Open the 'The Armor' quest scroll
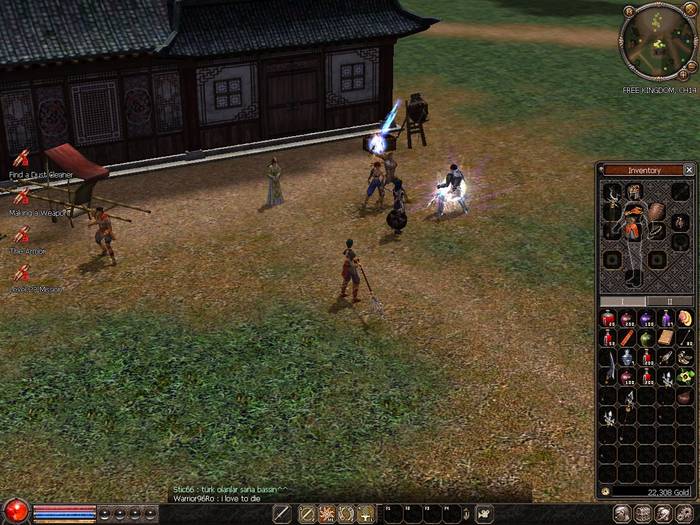Image resolution: width=700 pixels, height=525 pixels. [x=21, y=235]
